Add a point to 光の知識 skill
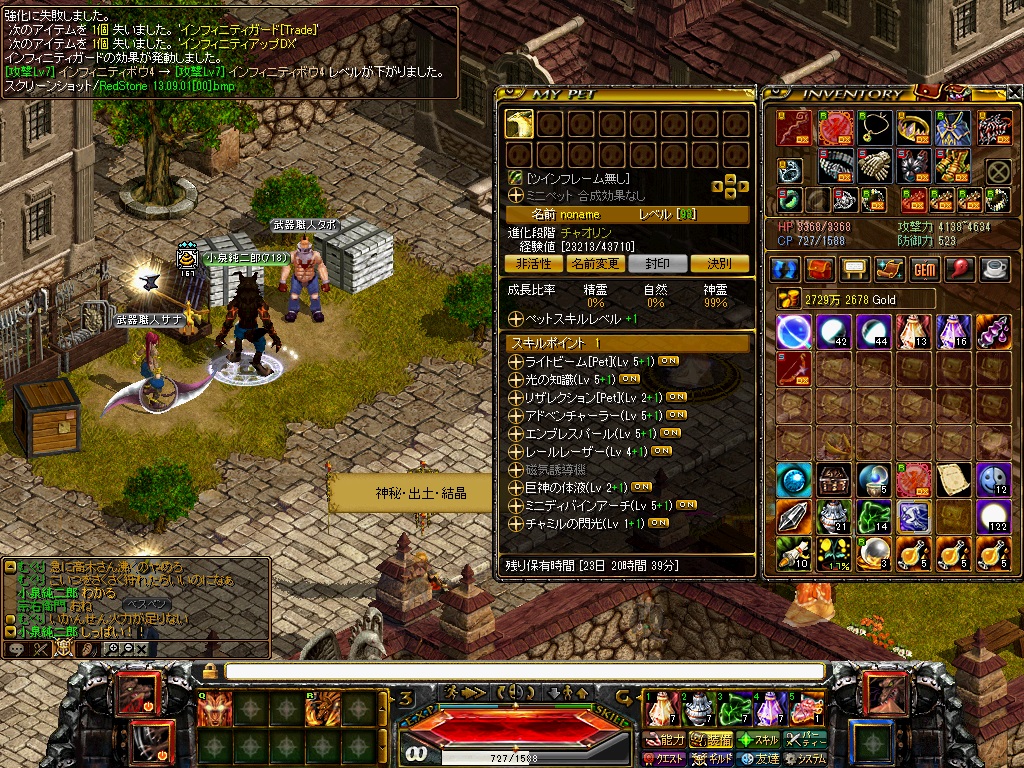This screenshot has height=768, width=1024. [516, 379]
